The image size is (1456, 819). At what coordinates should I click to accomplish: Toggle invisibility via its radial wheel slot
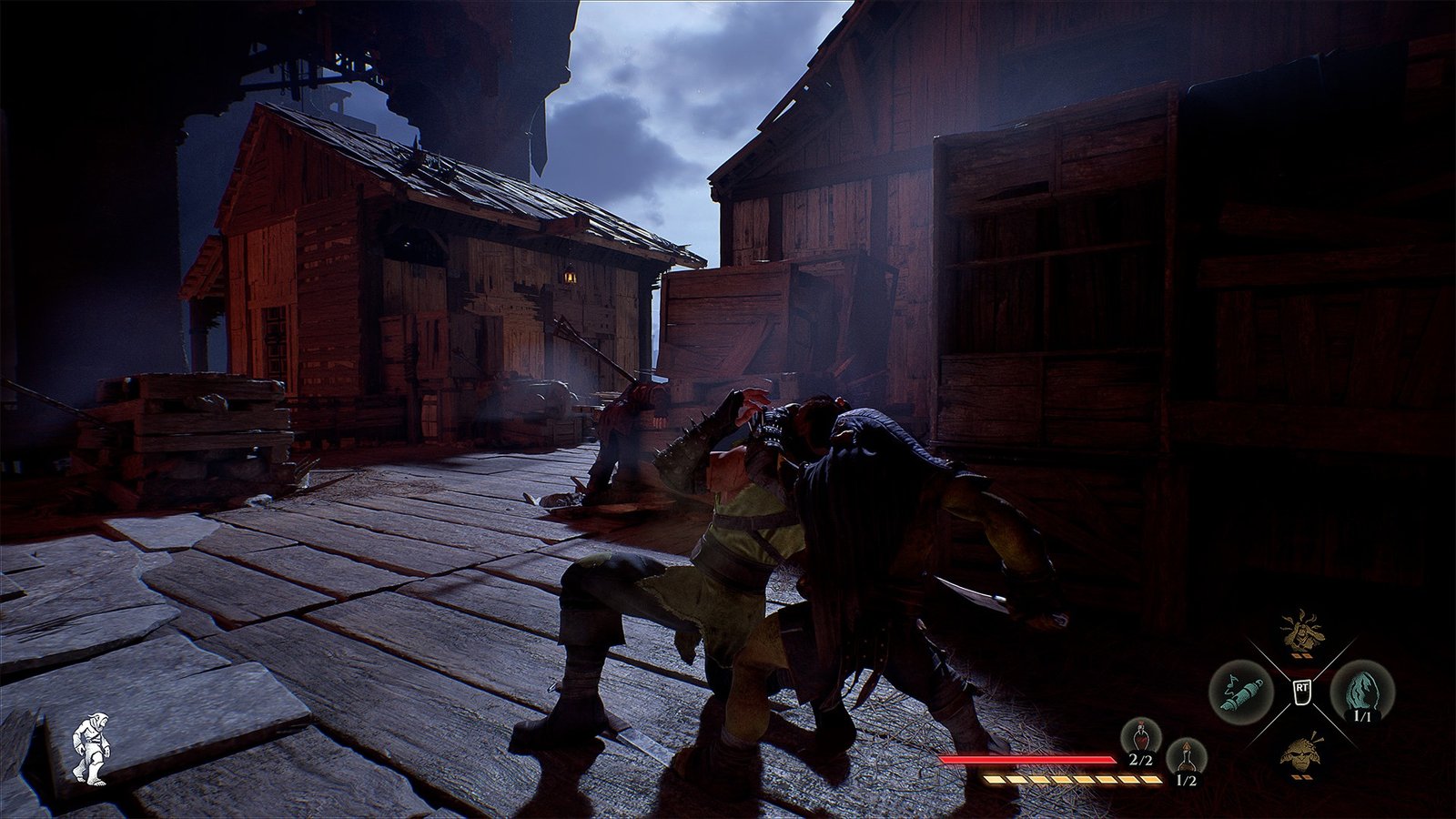(1363, 690)
